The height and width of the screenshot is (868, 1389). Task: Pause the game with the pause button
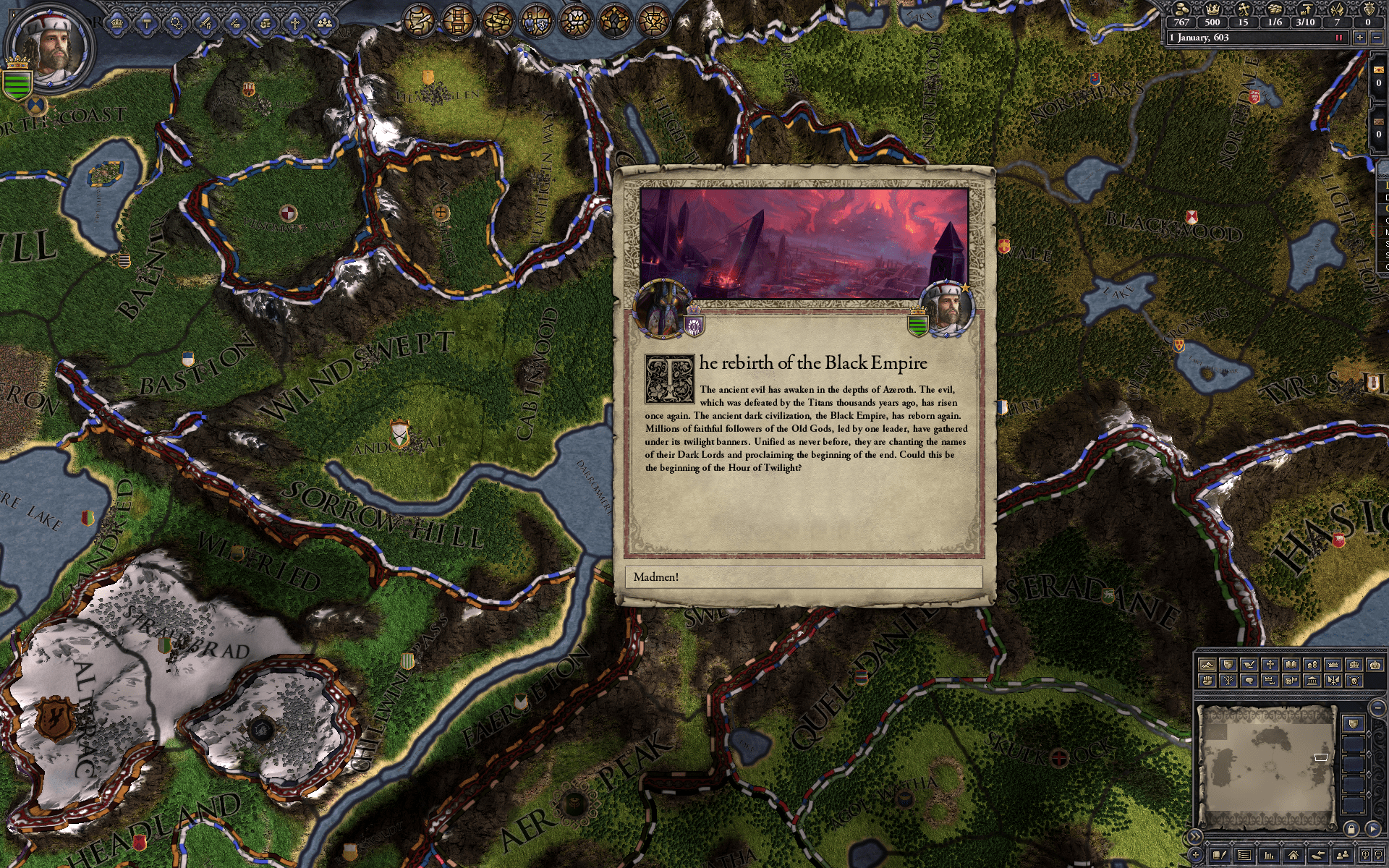coord(1339,38)
